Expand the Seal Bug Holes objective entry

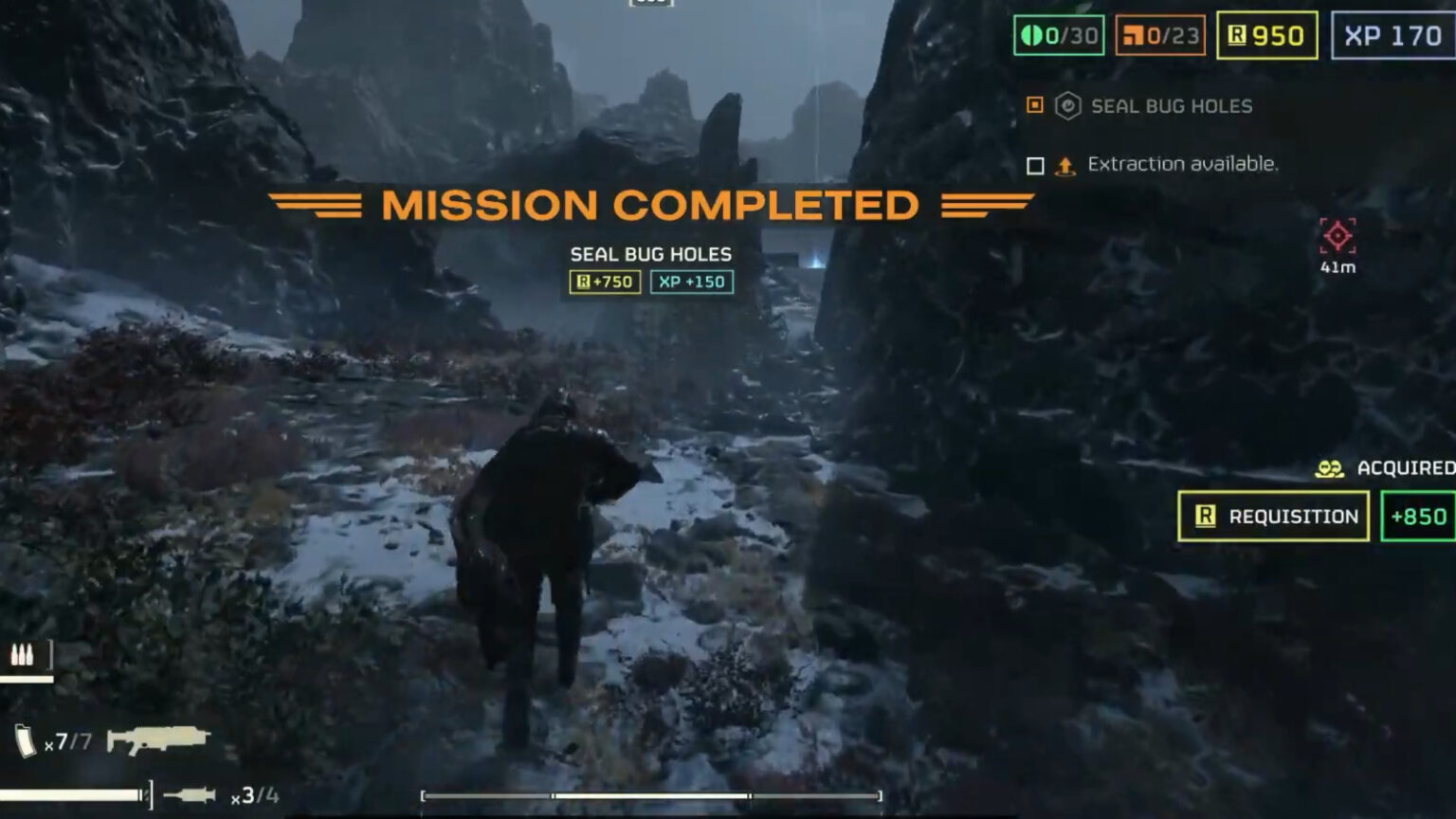[x=1172, y=106]
